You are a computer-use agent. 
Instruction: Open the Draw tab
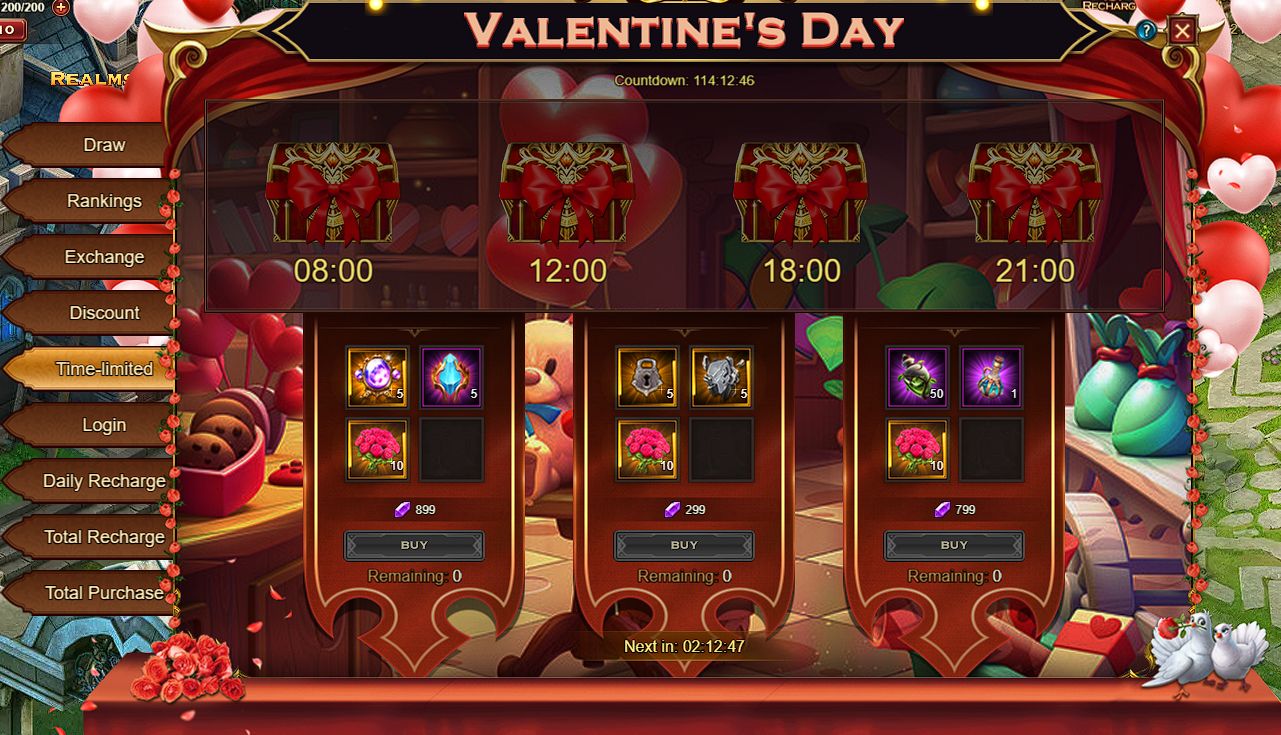(103, 145)
